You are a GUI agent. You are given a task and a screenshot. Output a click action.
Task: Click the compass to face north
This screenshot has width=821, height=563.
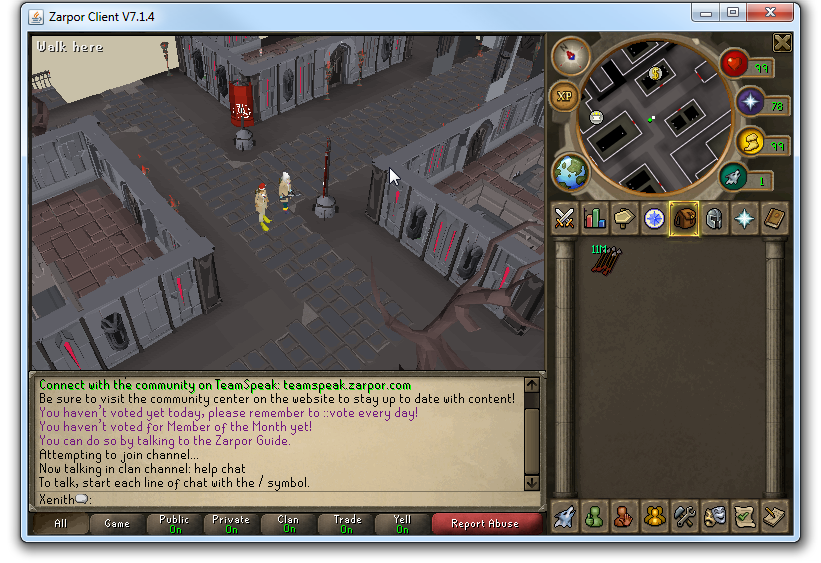(x=571, y=54)
